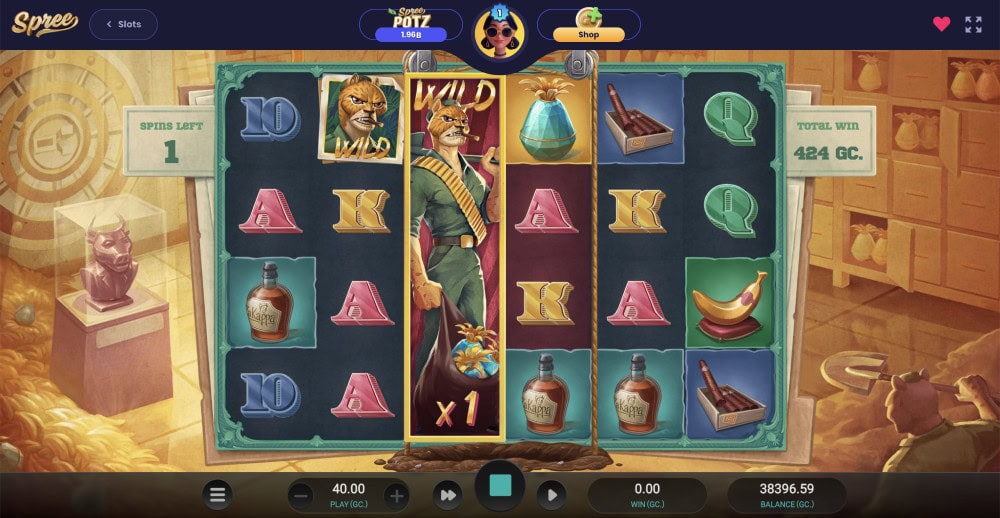Toggle fullscreen mode
This screenshot has height=518, width=1000.
pos(973,24)
